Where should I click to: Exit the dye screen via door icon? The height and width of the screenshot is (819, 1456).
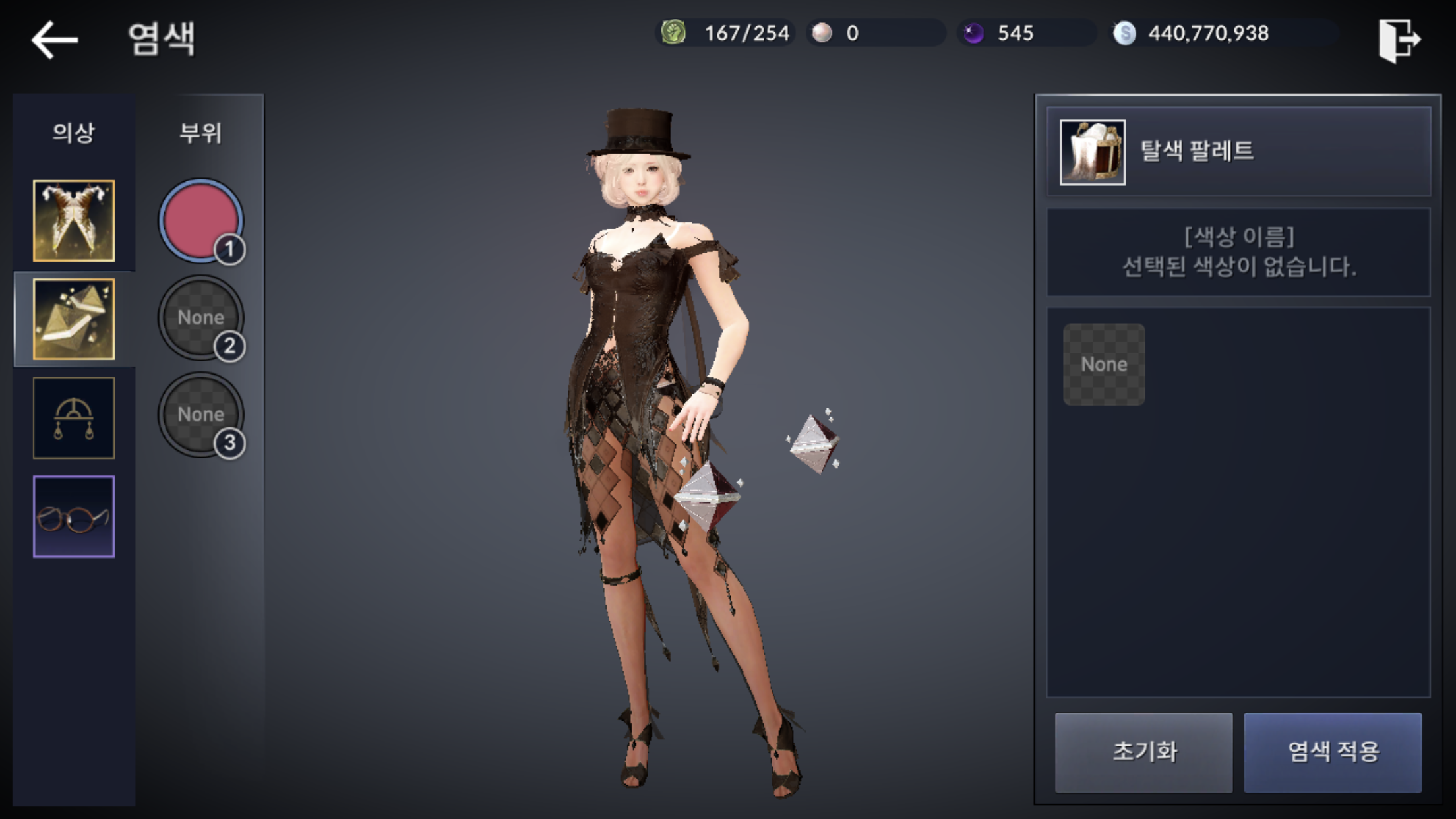coord(1399,40)
